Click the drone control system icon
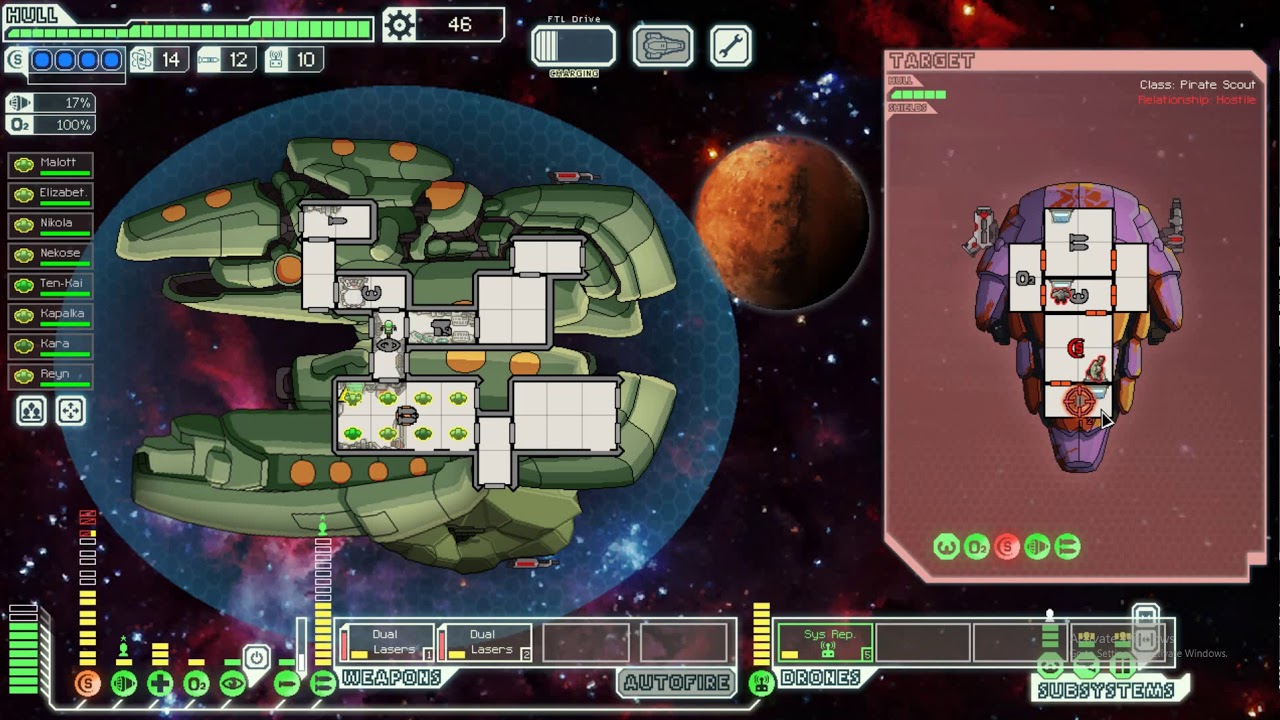Screen dimensions: 1280x720 761,683
